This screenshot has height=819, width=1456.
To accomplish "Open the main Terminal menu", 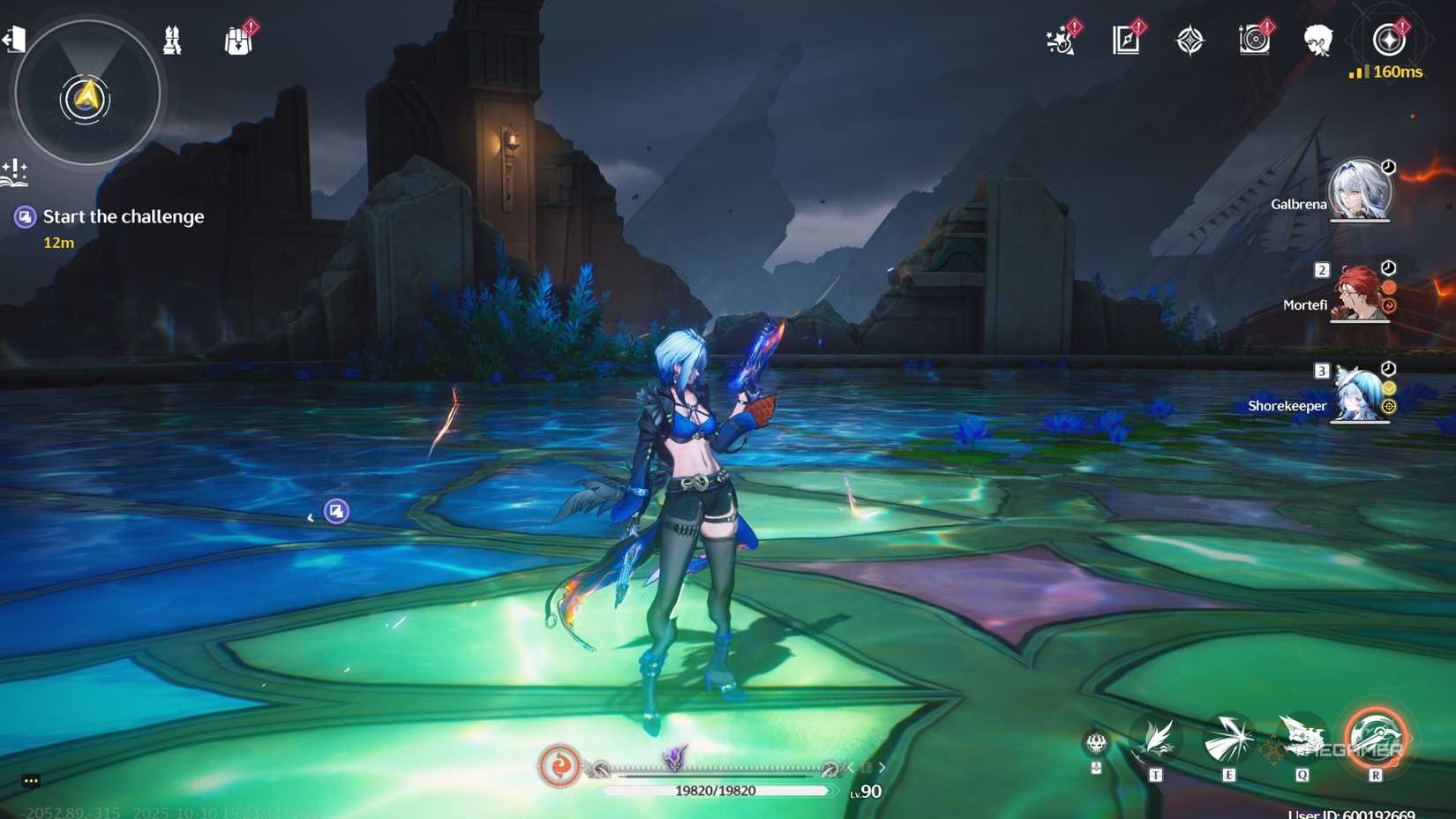I will pyautogui.click(x=1392, y=40).
